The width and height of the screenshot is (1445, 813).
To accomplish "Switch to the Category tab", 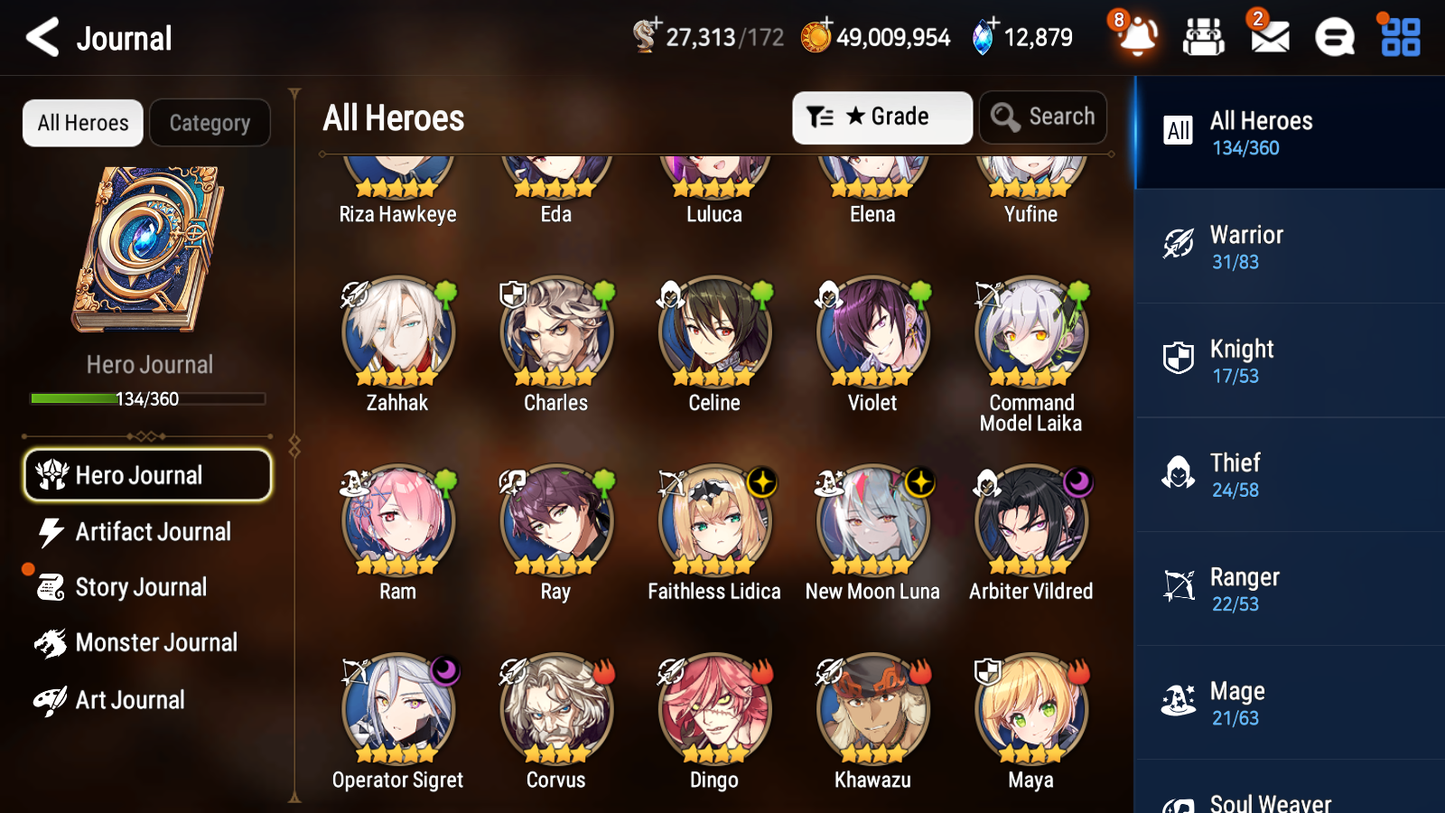I will coord(210,122).
